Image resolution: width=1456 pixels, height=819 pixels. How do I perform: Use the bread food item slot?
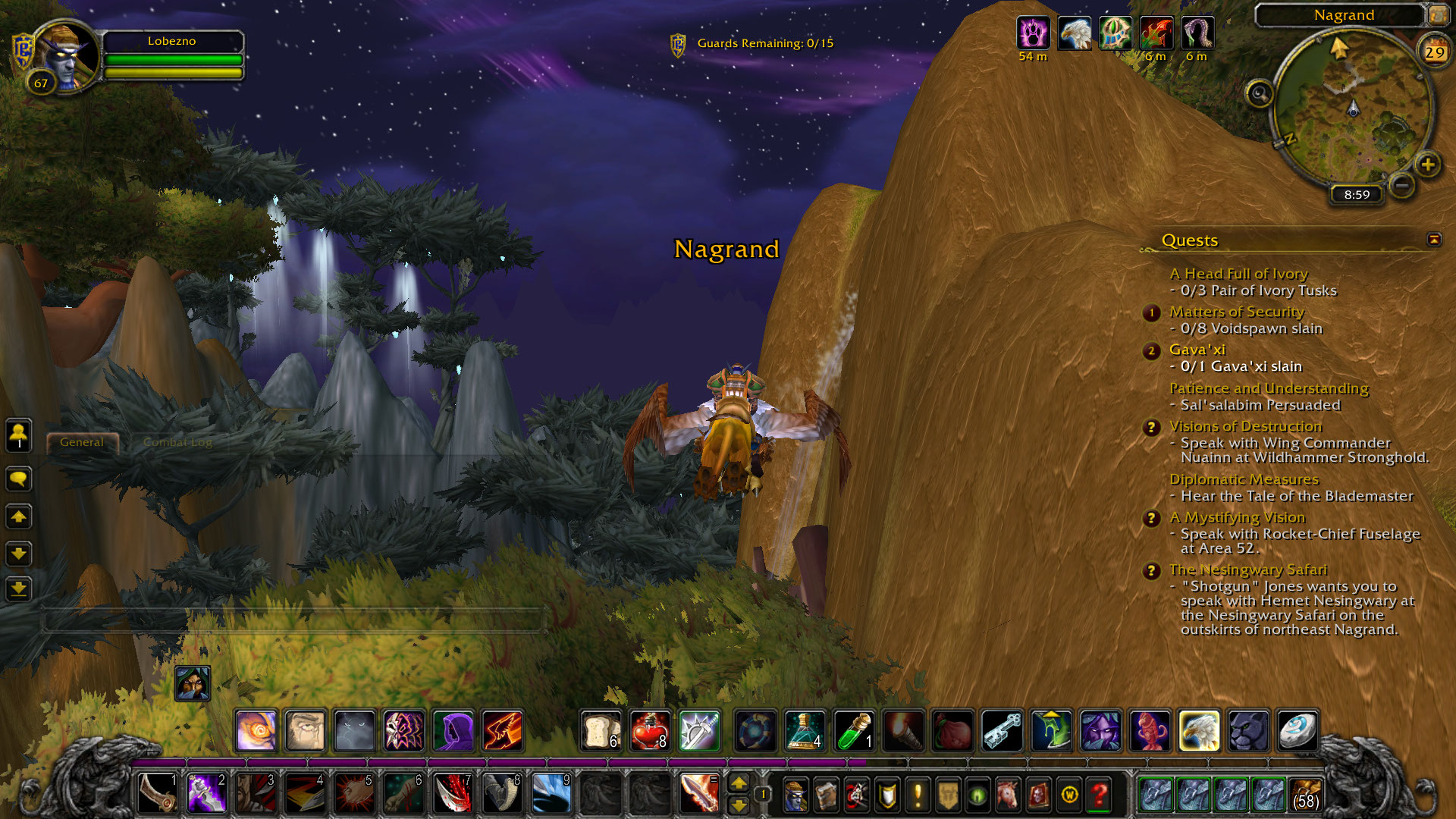(601, 731)
